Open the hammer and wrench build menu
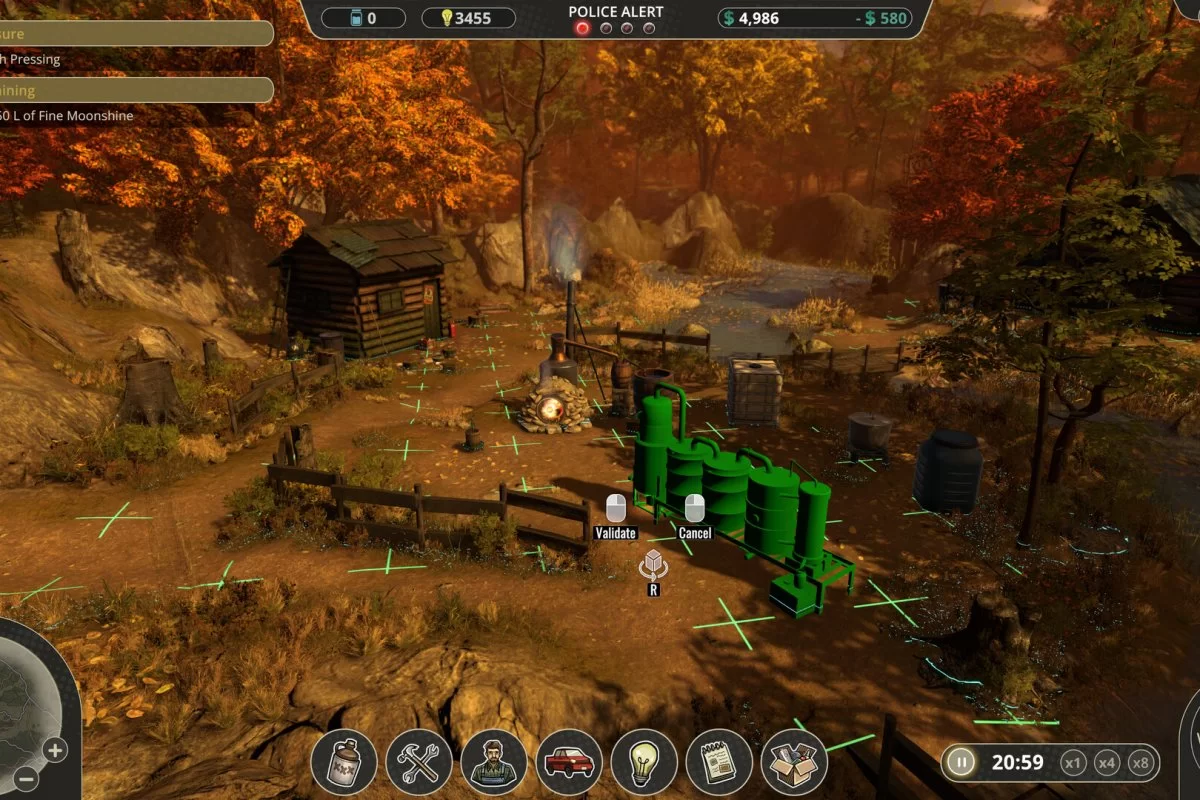This screenshot has height=800, width=1200. pos(419,762)
